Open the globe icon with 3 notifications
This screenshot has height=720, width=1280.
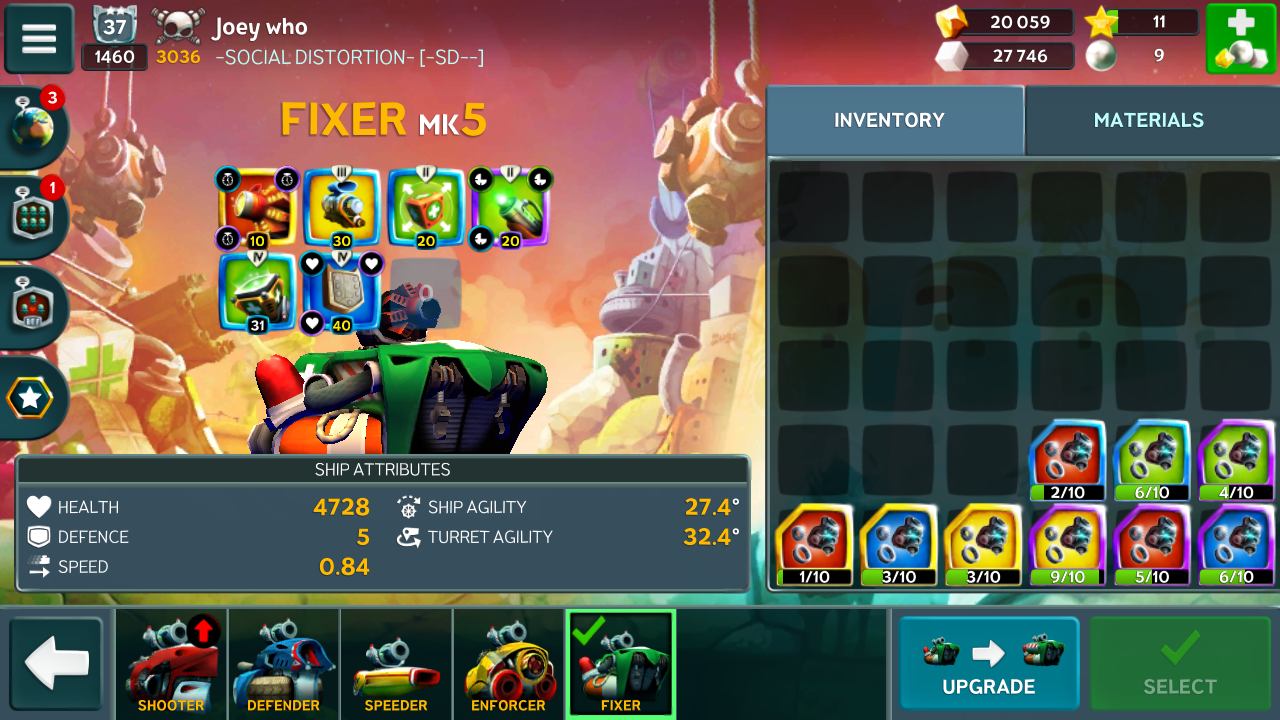click(35, 128)
